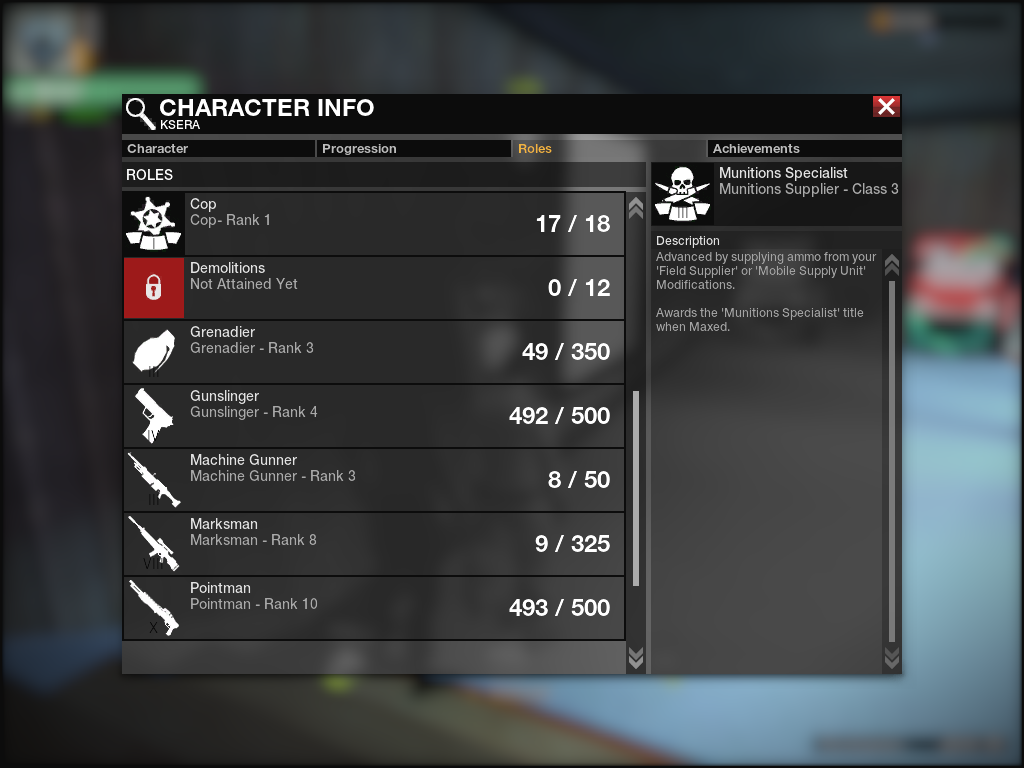The width and height of the screenshot is (1024, 768).
Task: Show the Achievements tab
Action: coord(804,149)
